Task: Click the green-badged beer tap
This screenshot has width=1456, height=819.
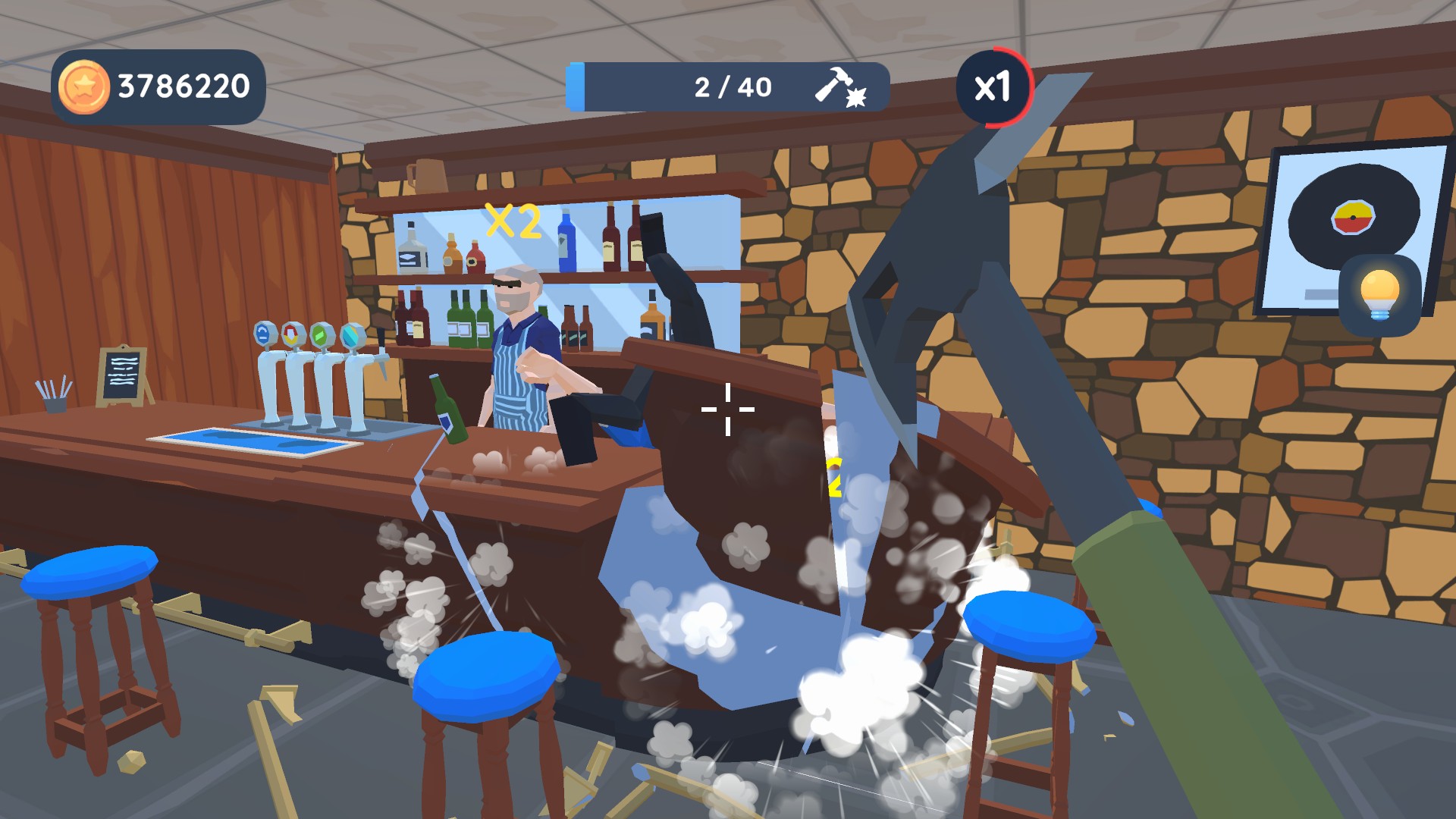Action: click(322, 334)
